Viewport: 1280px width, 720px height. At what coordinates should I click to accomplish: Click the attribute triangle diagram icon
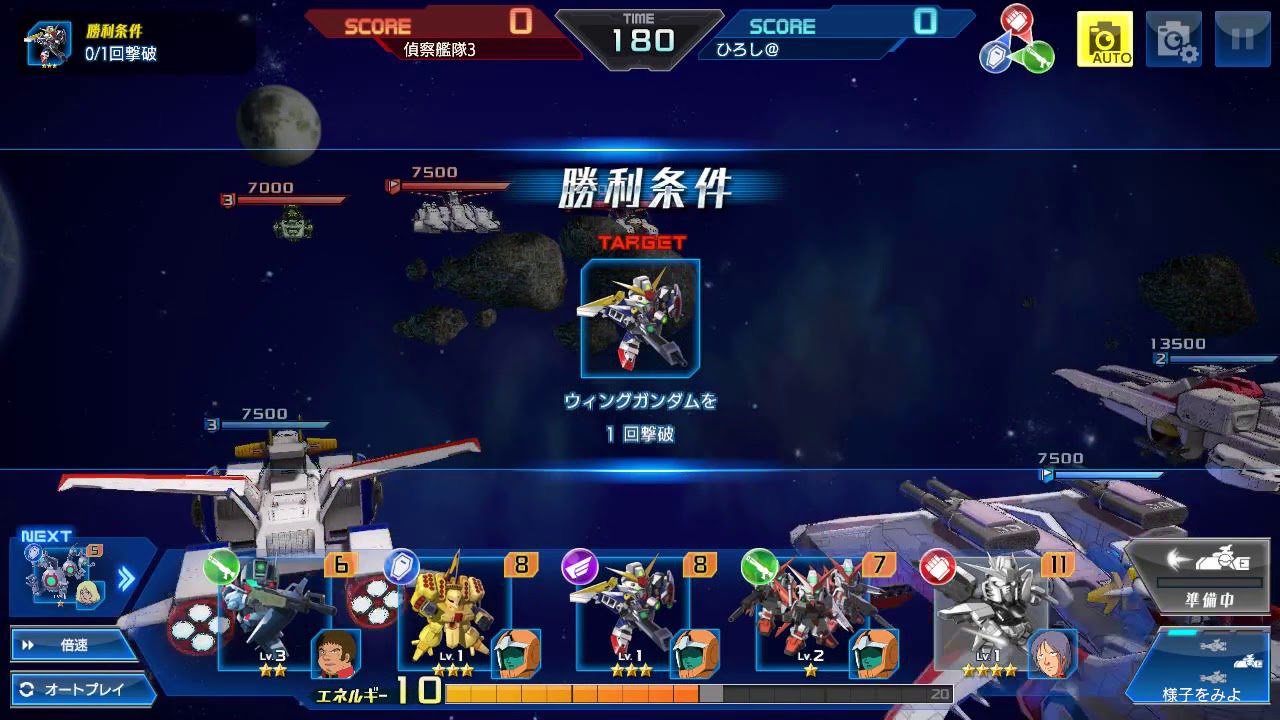[1016, 40]
